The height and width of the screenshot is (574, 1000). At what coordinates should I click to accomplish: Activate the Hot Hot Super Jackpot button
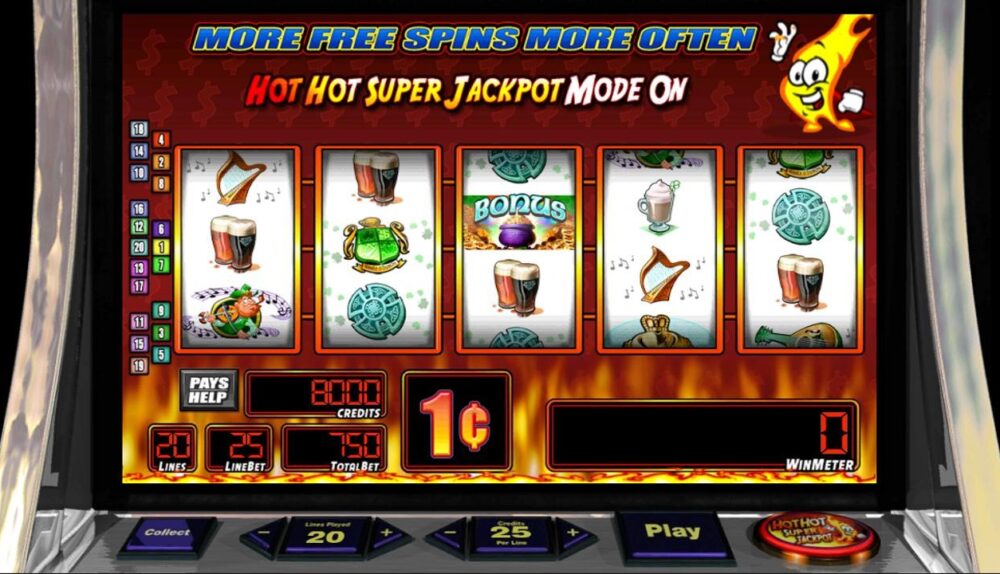(x=814, y=535)
